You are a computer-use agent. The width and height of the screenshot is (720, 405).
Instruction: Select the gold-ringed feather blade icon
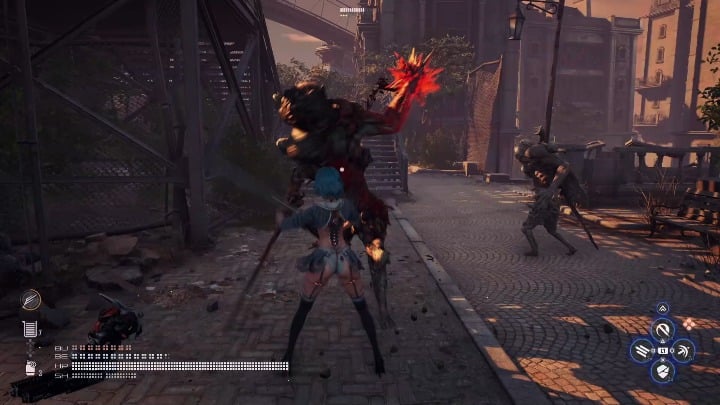31,299
